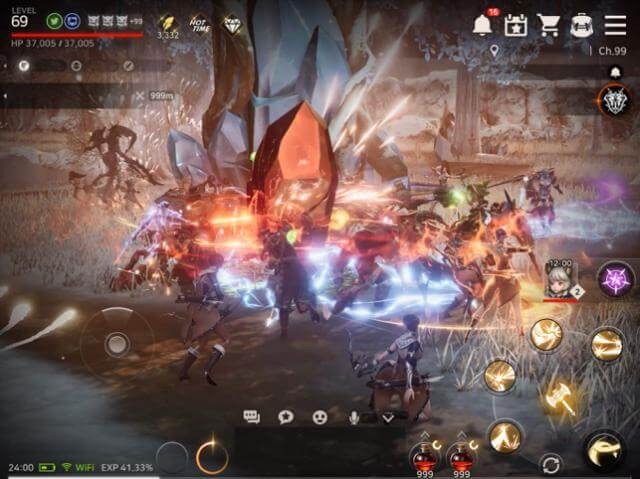This screenshot has height=479, width=640.
Task: Tap the lightning energy icon showing 3,332
Action: tap(167, 24)
